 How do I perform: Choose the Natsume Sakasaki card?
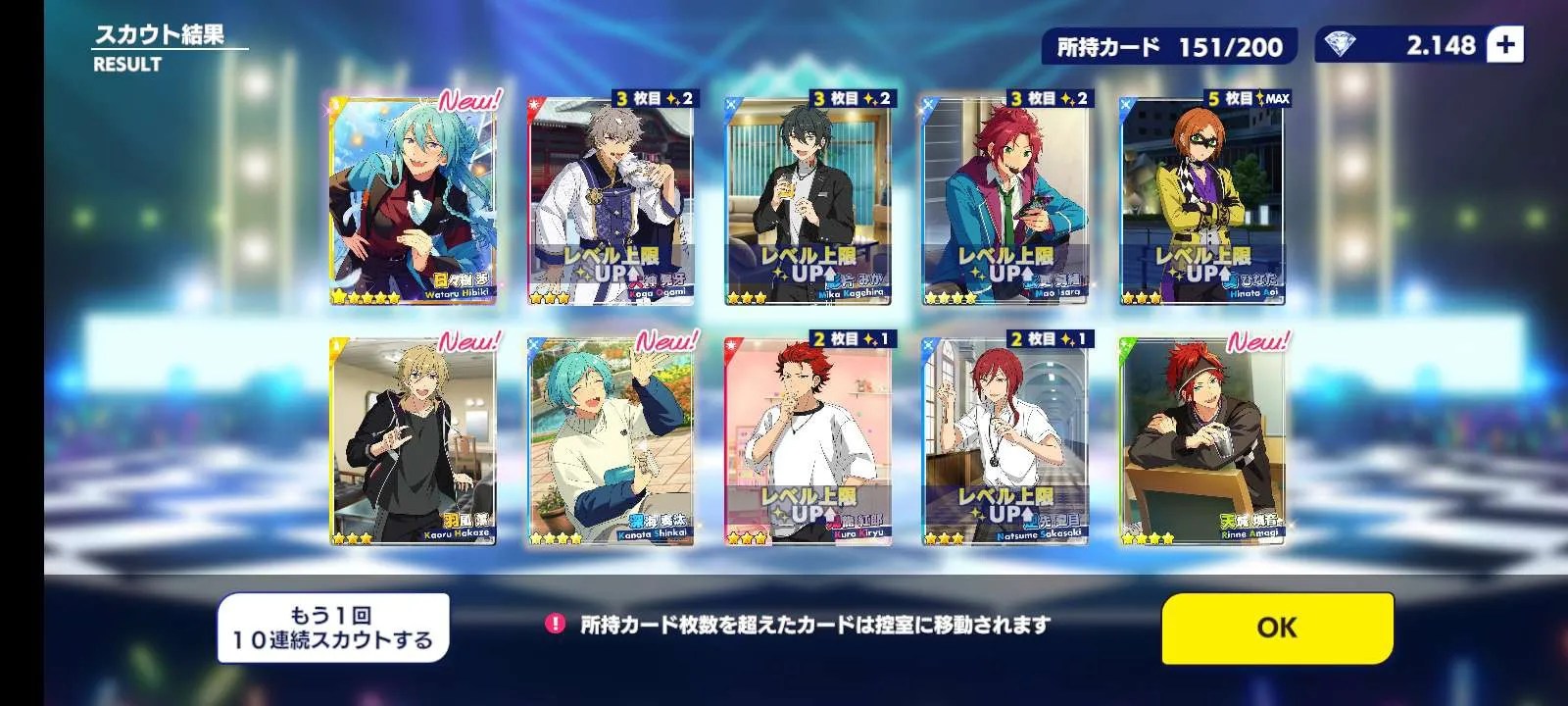[1004, 441]
